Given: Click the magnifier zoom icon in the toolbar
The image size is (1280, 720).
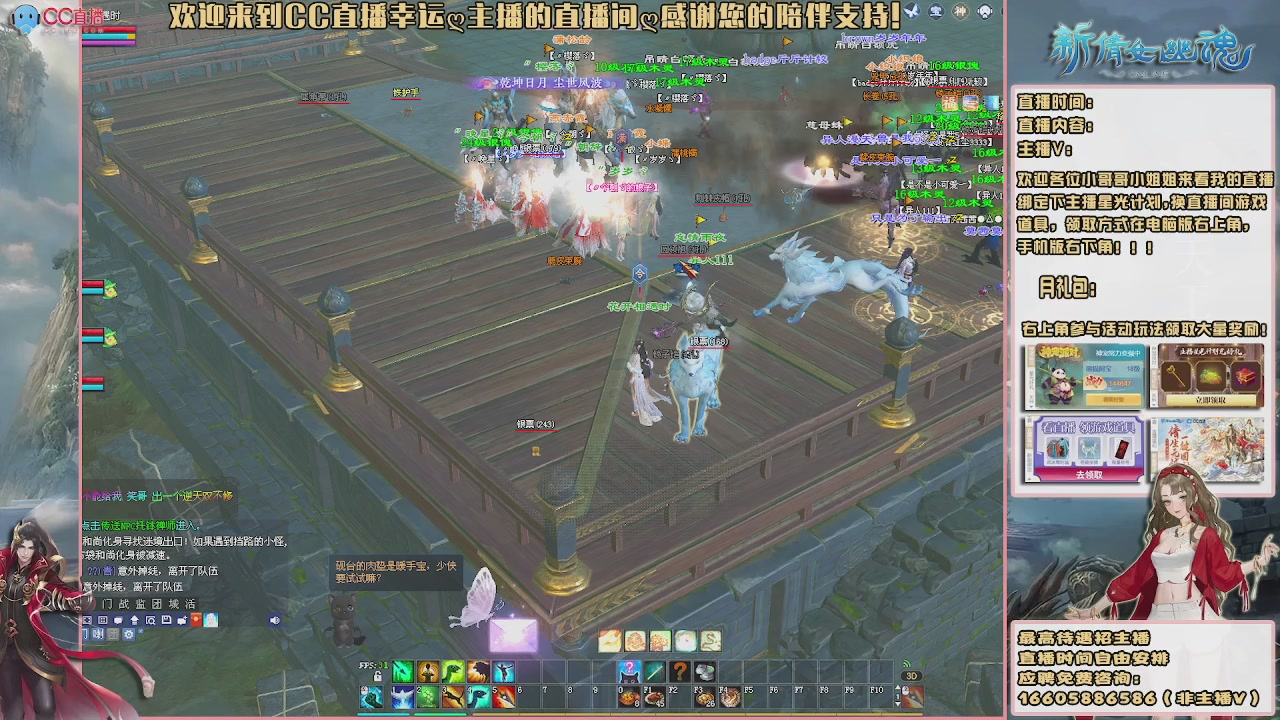Looking at the screenshot, I should pos(152,620).
